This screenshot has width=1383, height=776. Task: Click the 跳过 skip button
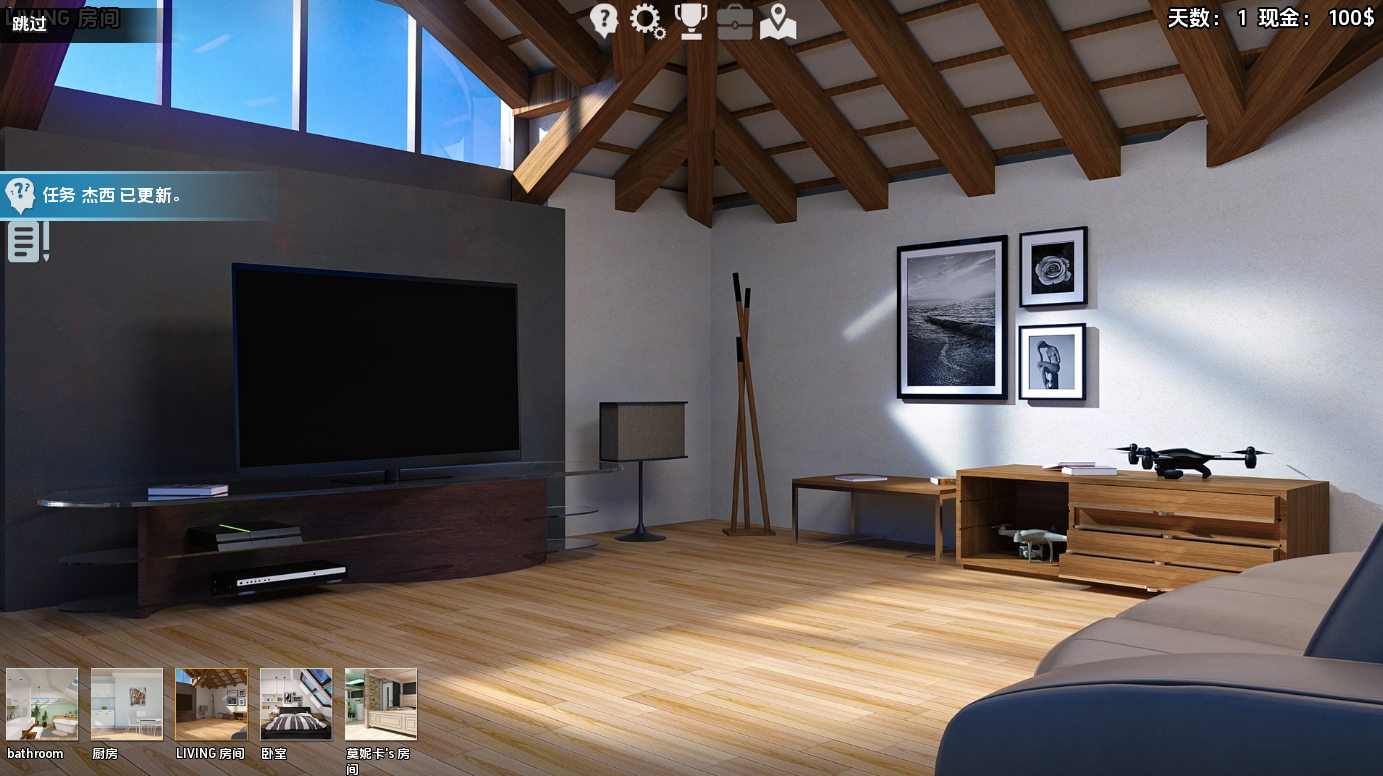pyautogui.click(x=30, y=24)
